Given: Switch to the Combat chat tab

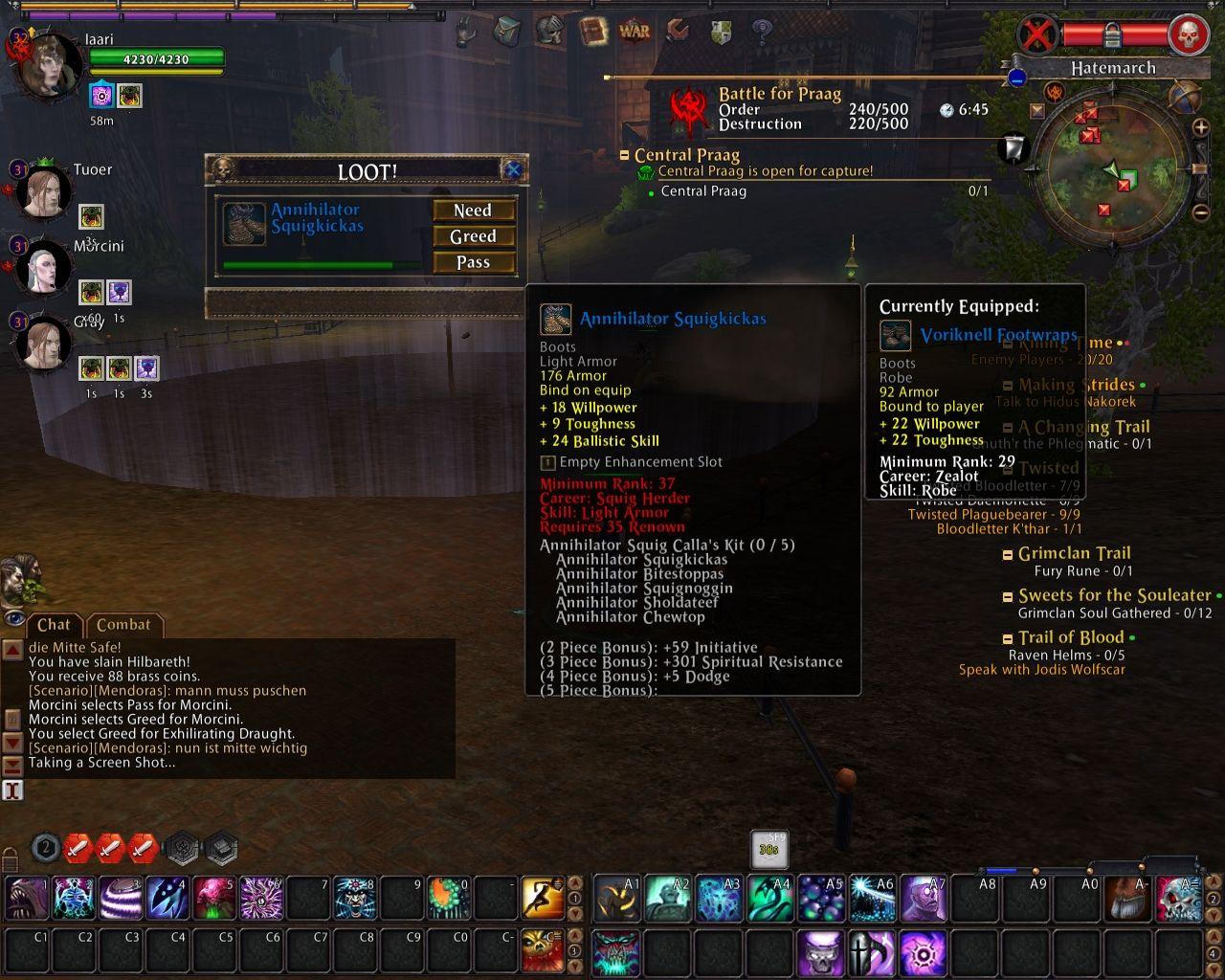Looking at the screenshot, I should tap(123, 625).
